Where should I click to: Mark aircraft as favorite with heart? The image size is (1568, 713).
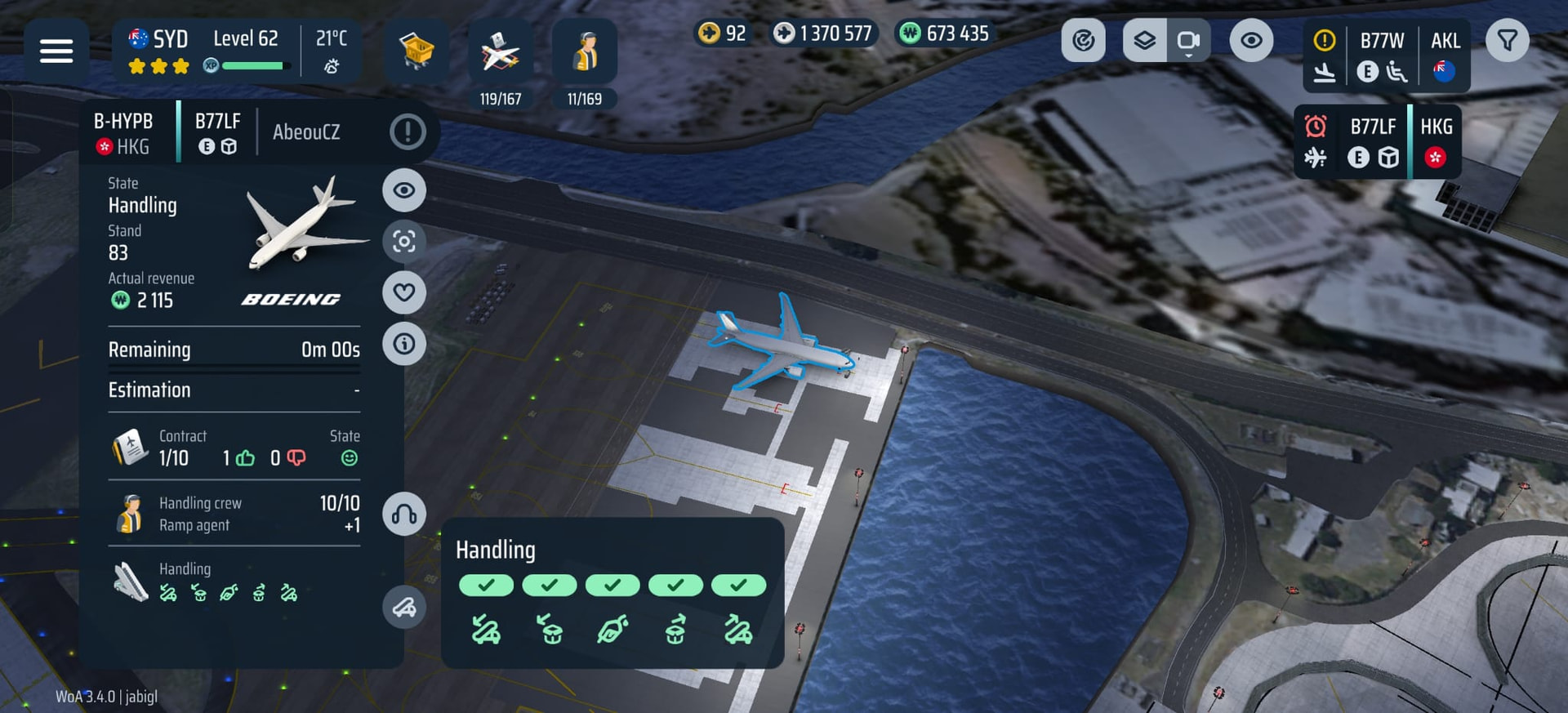pyautogui.click(x=404, y=292)
